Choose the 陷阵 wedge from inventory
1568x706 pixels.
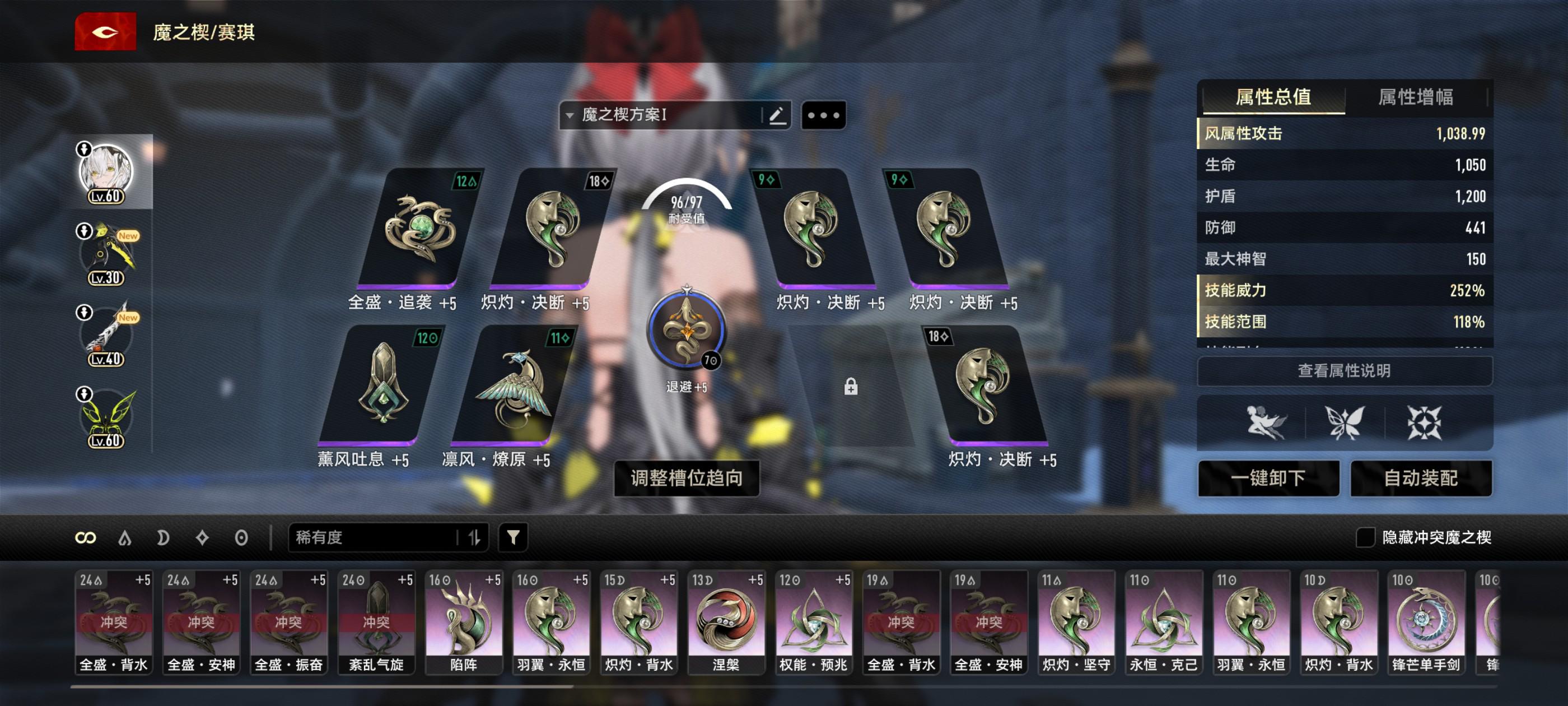463,621
